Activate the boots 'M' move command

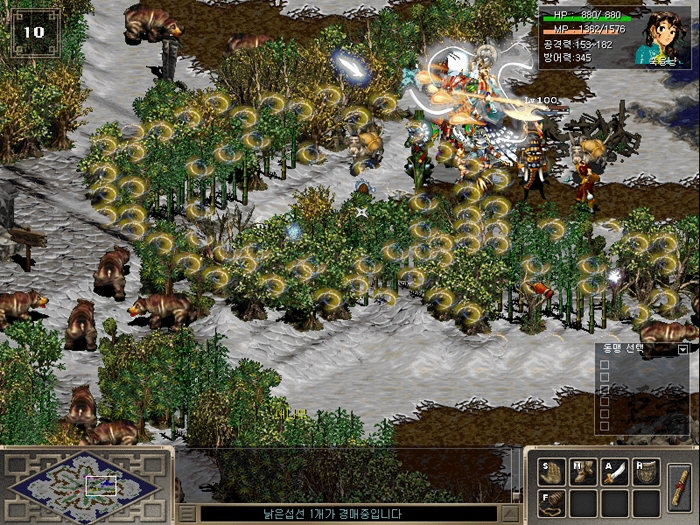coord(584,472)
